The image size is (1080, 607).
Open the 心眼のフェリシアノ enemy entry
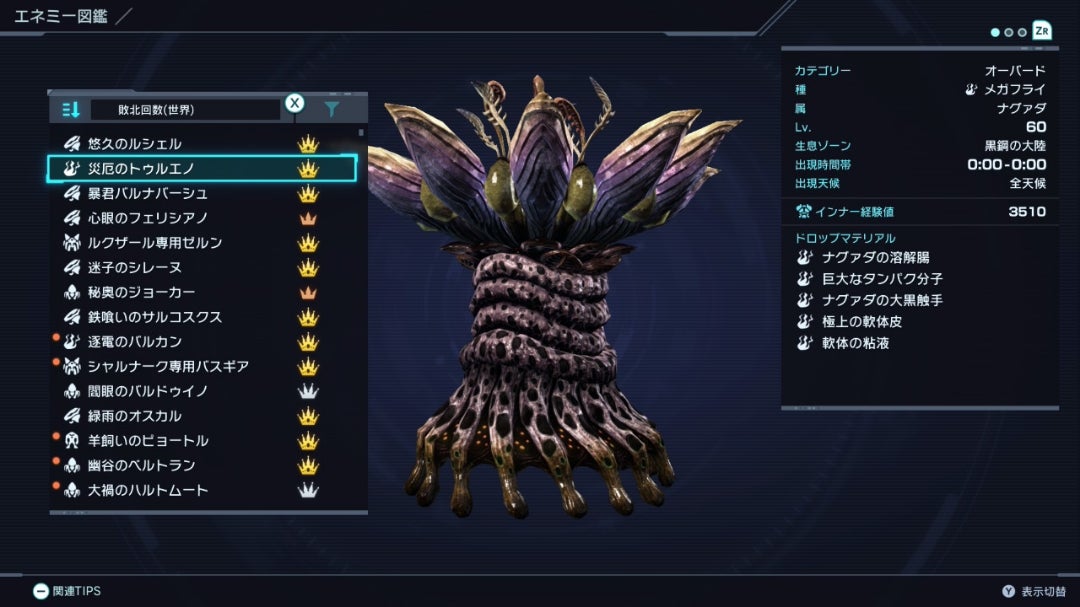tap(147, 218)
